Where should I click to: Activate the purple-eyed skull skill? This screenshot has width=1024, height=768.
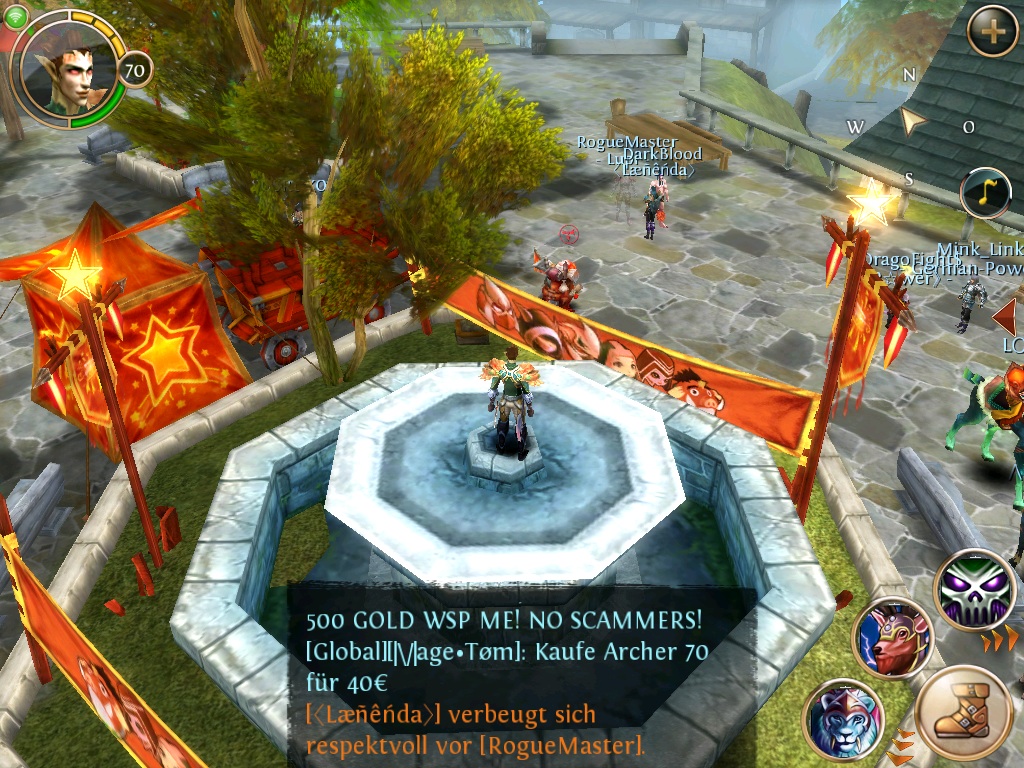(975, 589)
